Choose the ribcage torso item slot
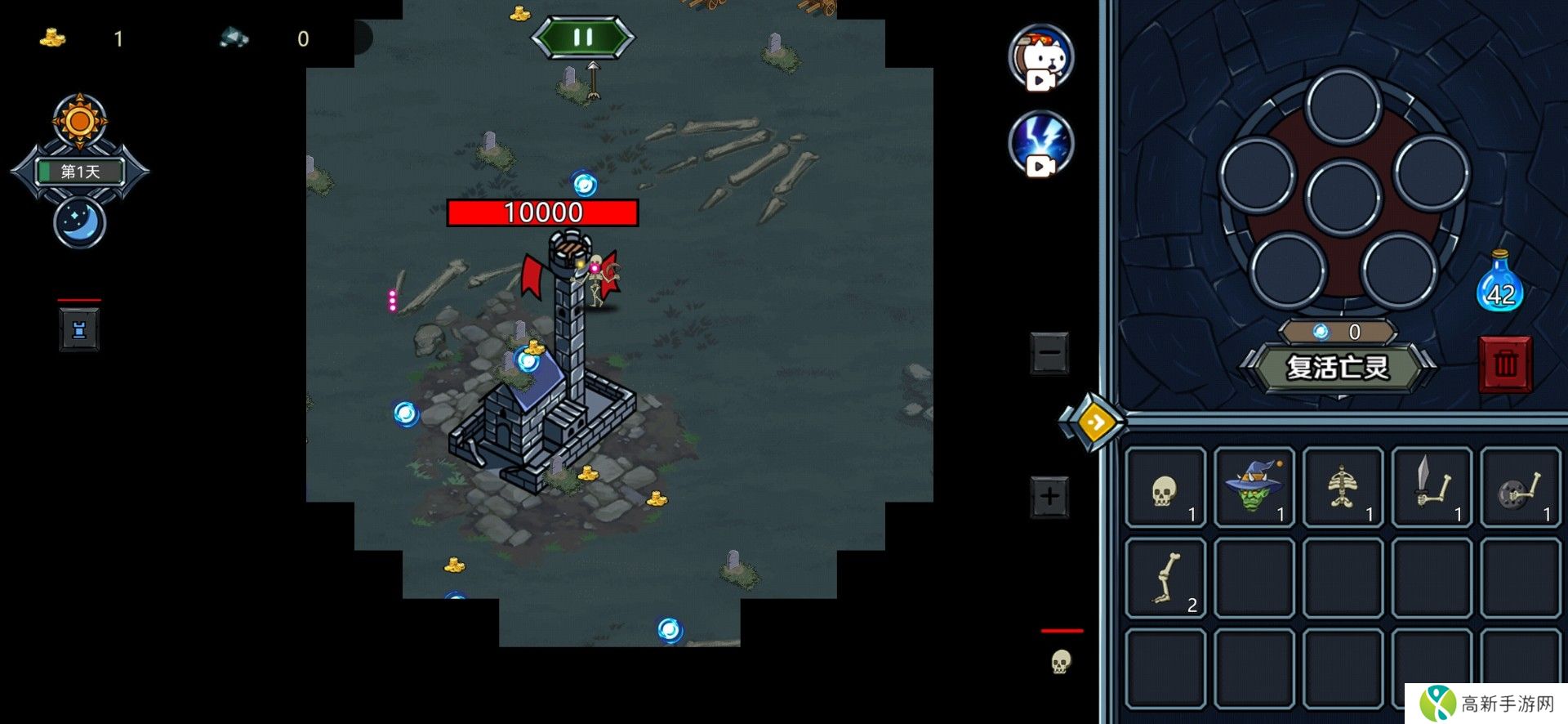Screen dimensions: 1568x724 coord(1343,489)
